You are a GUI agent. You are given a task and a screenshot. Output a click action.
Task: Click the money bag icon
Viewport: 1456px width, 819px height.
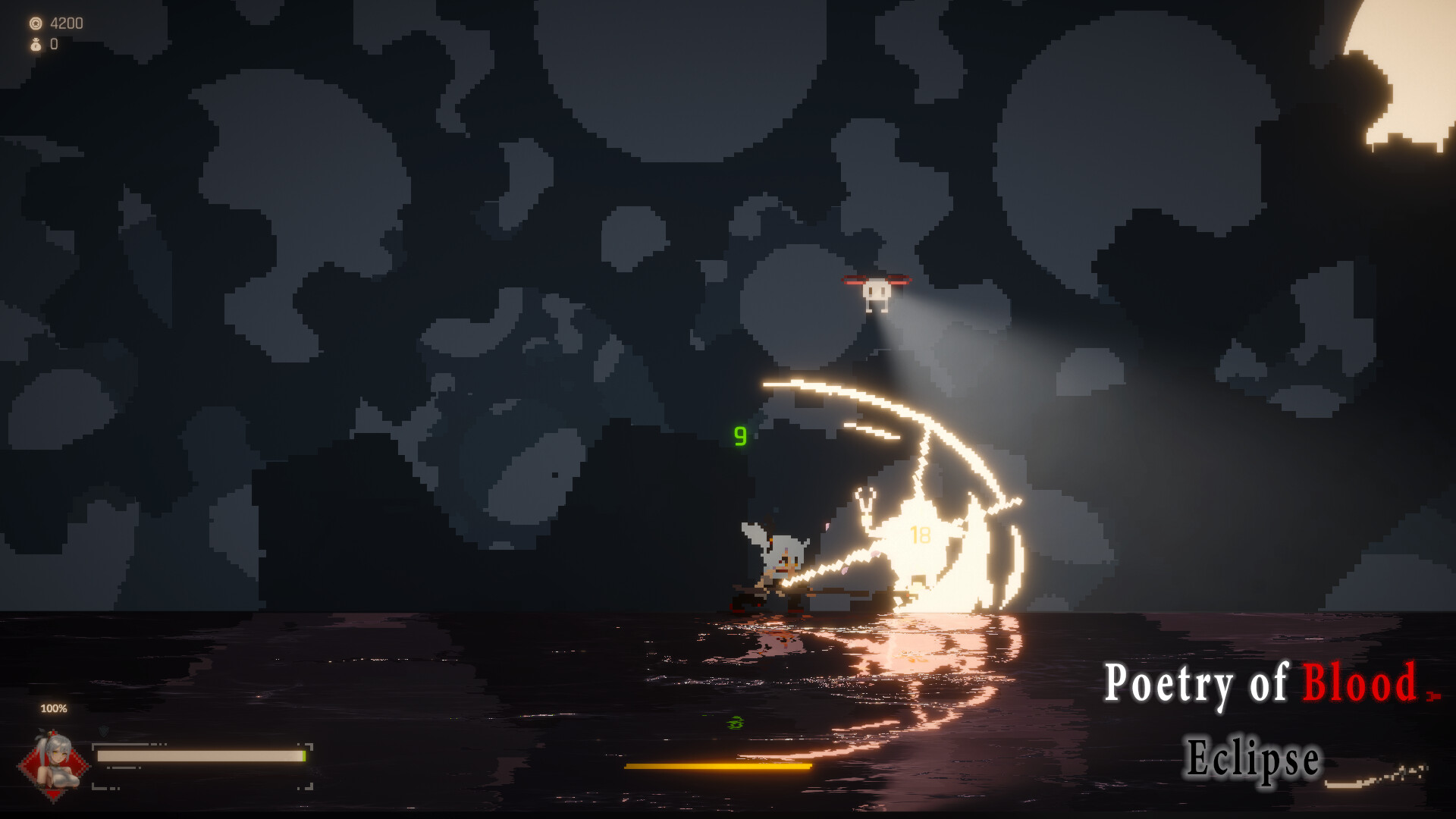[x=36, y=45]
